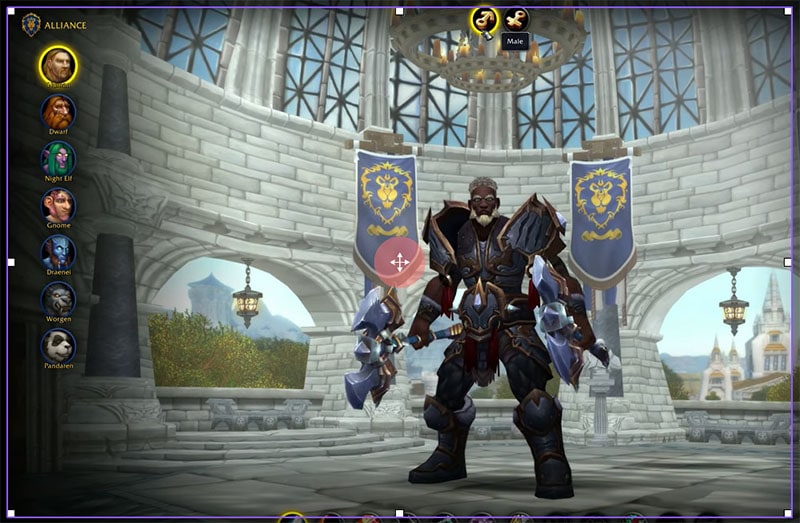Select the Male gender icon
The width and height of the screenshot is (800, 523).
[484, 19]
